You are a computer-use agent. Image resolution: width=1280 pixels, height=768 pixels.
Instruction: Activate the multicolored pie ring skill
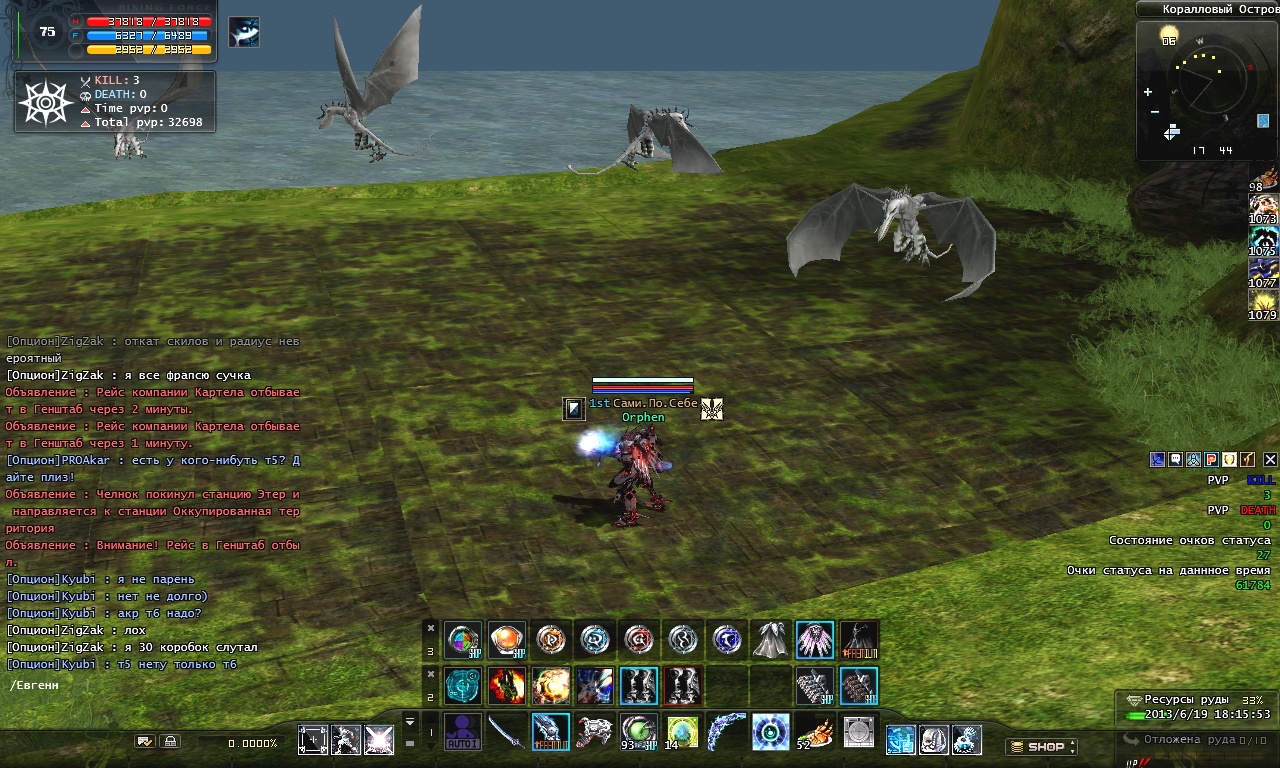[463, 640]
